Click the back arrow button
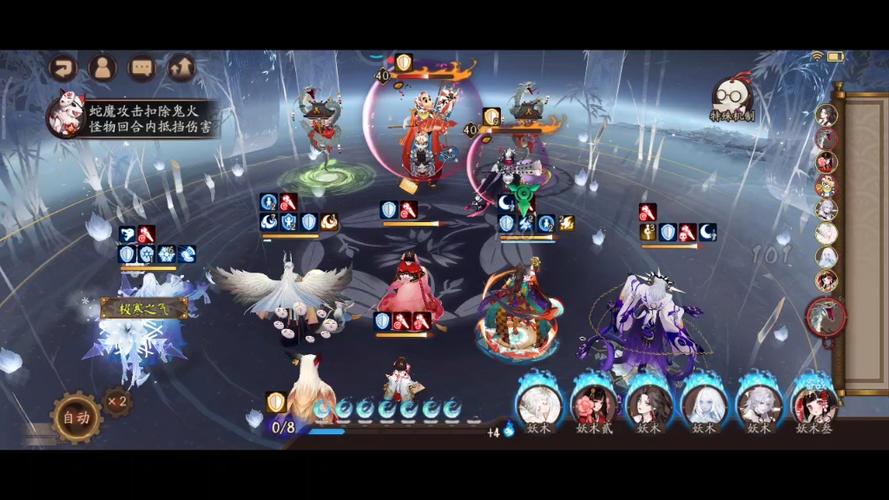889x500 pixels. [x=64, y=68]
